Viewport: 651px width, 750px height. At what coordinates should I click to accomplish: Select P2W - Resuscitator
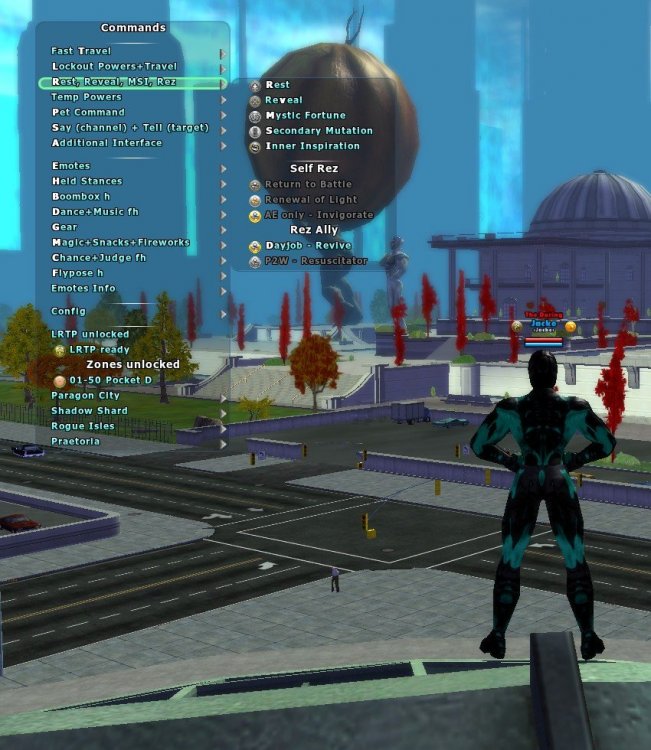tap(315, 261)
